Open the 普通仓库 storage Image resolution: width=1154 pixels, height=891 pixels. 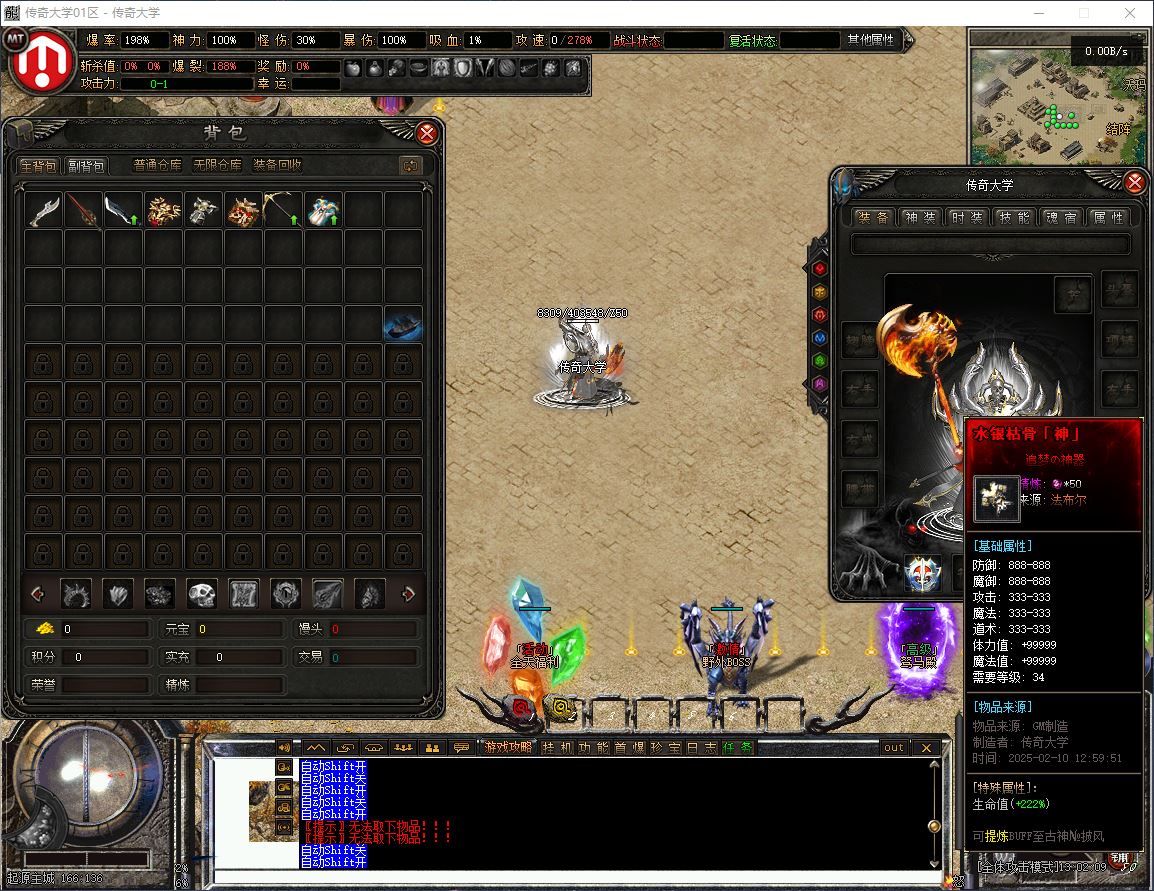click(157, 165)
